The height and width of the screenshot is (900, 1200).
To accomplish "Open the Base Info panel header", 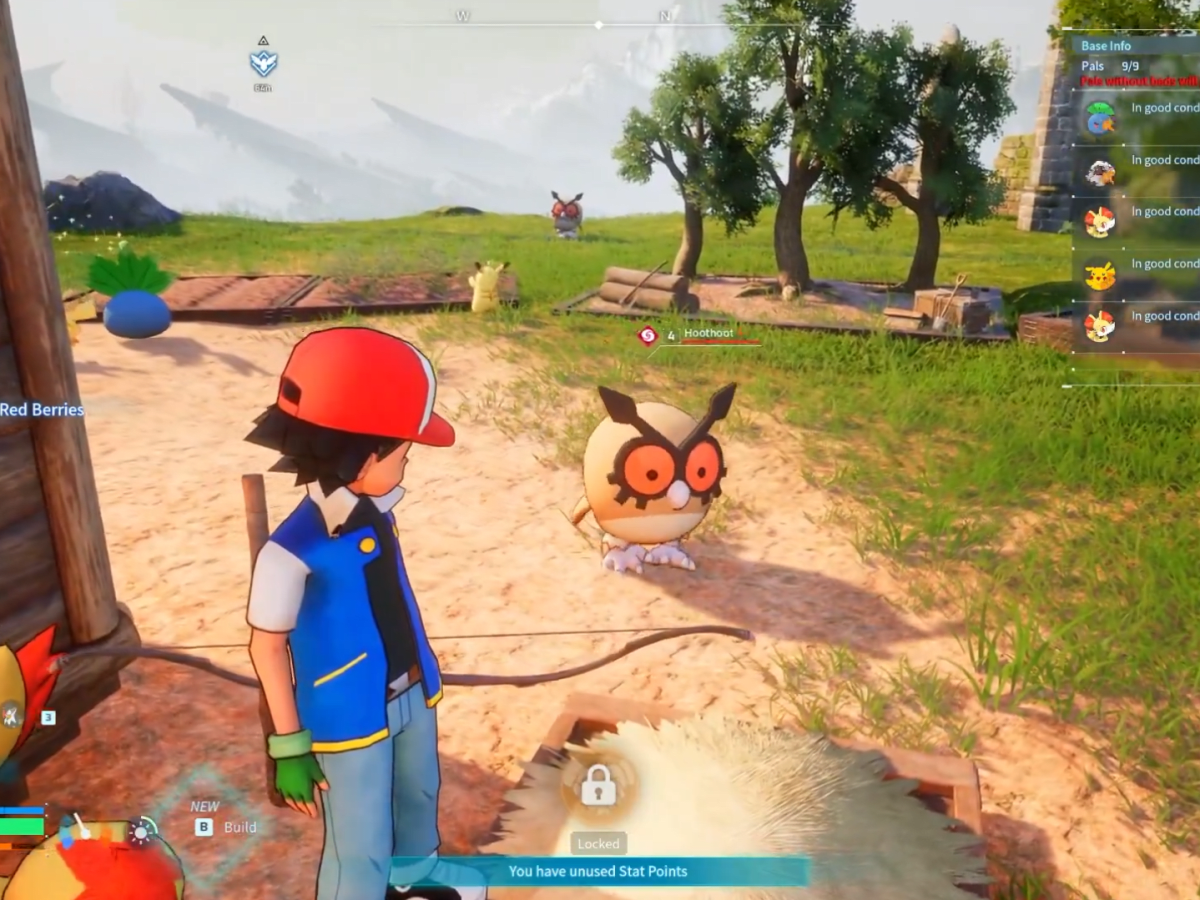I will [x=1106, y=45].
